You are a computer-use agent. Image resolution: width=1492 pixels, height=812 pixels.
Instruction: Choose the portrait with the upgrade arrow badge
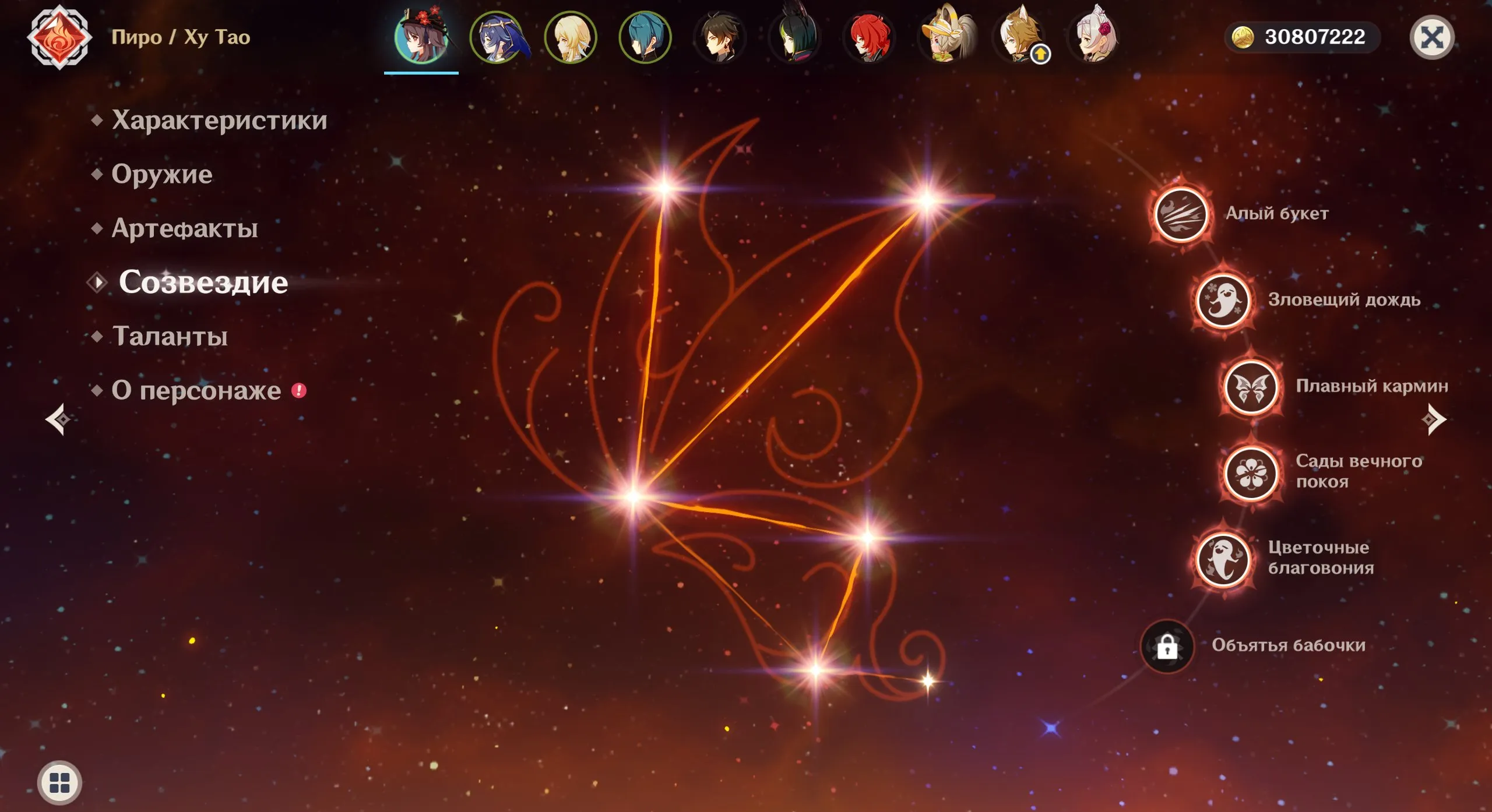[x=1019, y=38]
